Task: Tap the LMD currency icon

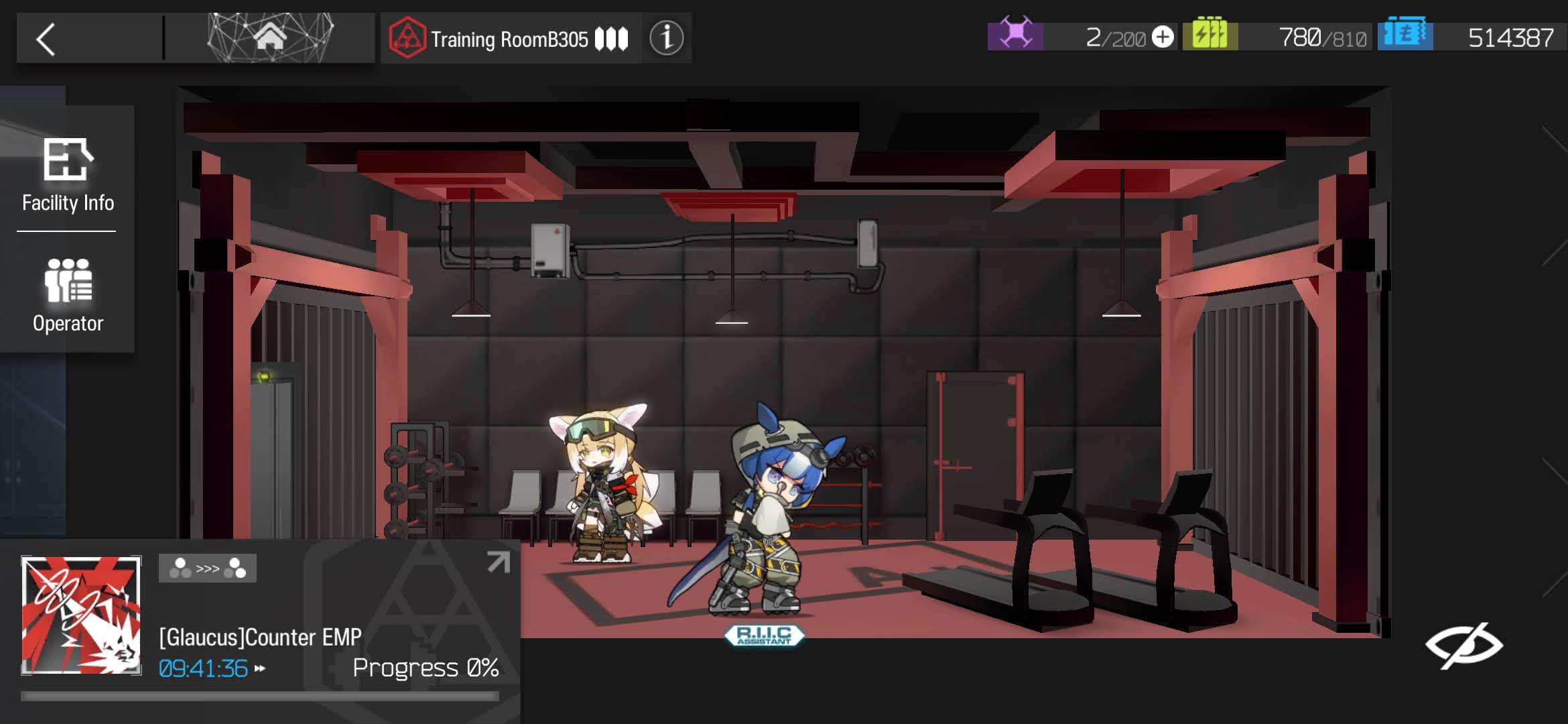Action: [1405, 35]
